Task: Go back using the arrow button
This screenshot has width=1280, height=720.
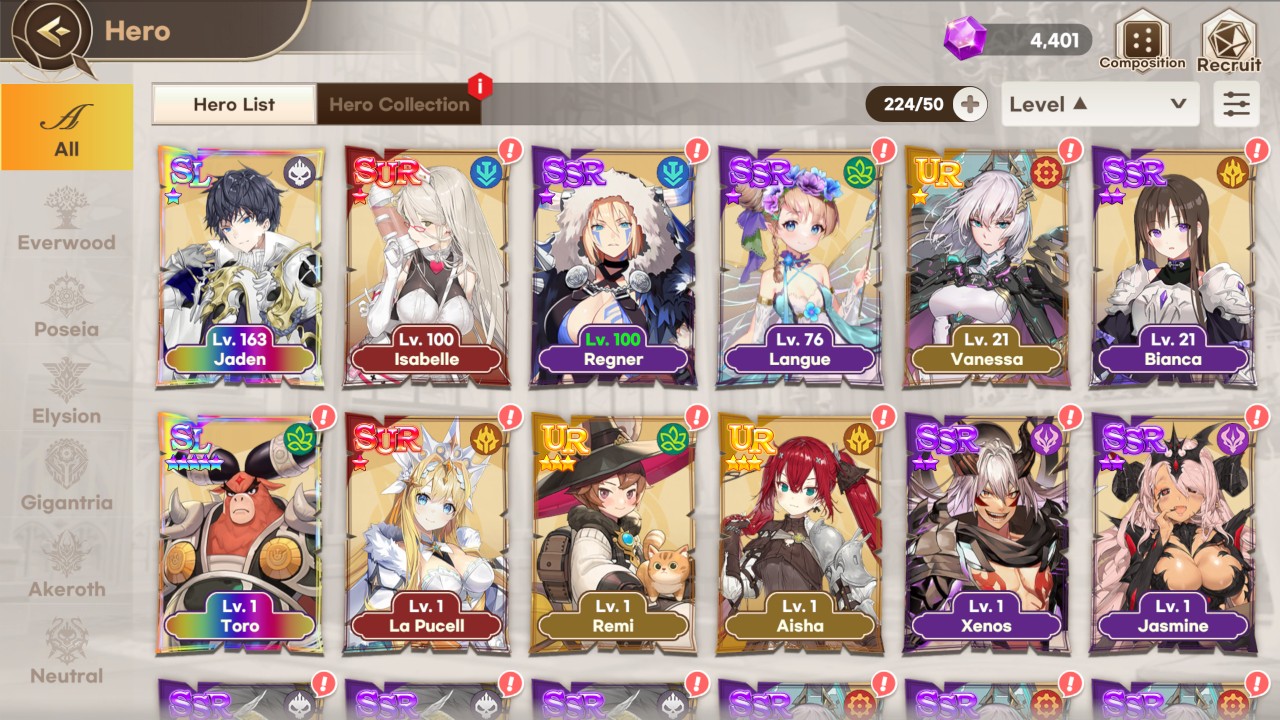Action: coord(53,30)
